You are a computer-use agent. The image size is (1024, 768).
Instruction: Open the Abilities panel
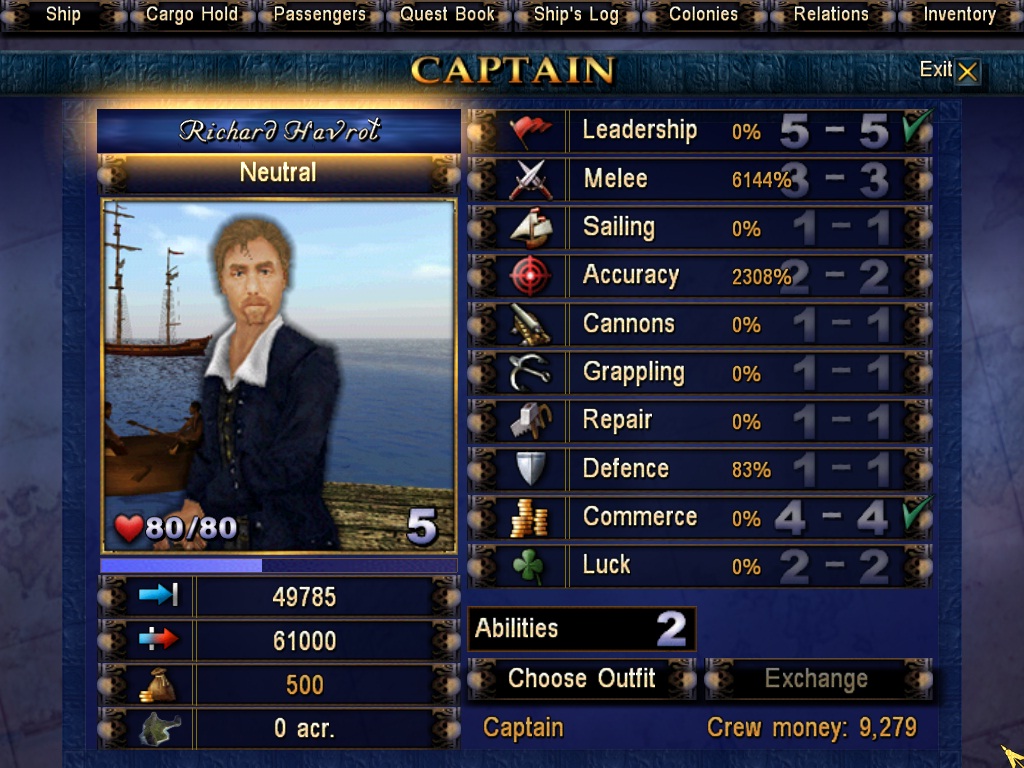point(581,629)
